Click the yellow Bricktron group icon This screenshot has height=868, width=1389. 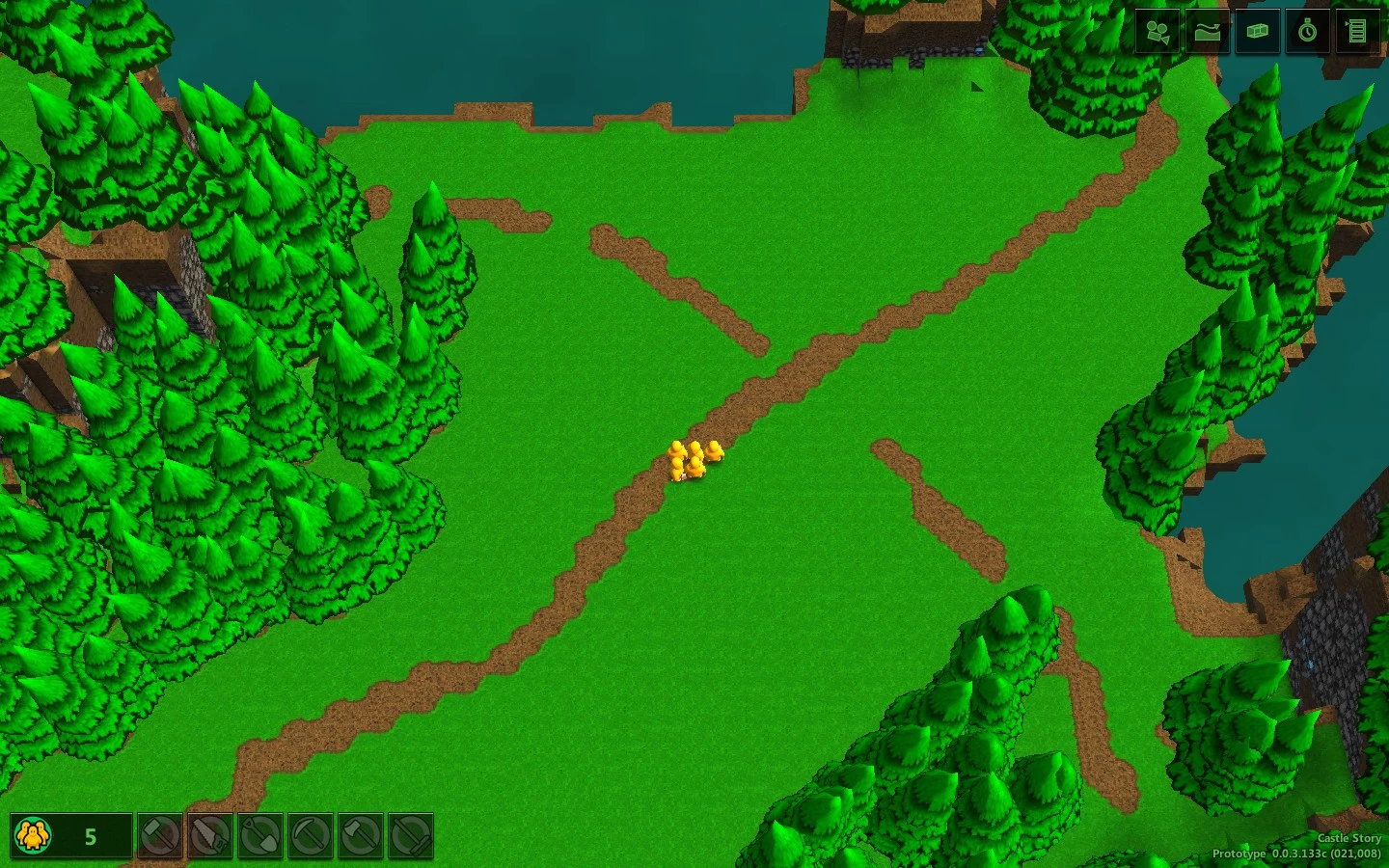point(35,835)
